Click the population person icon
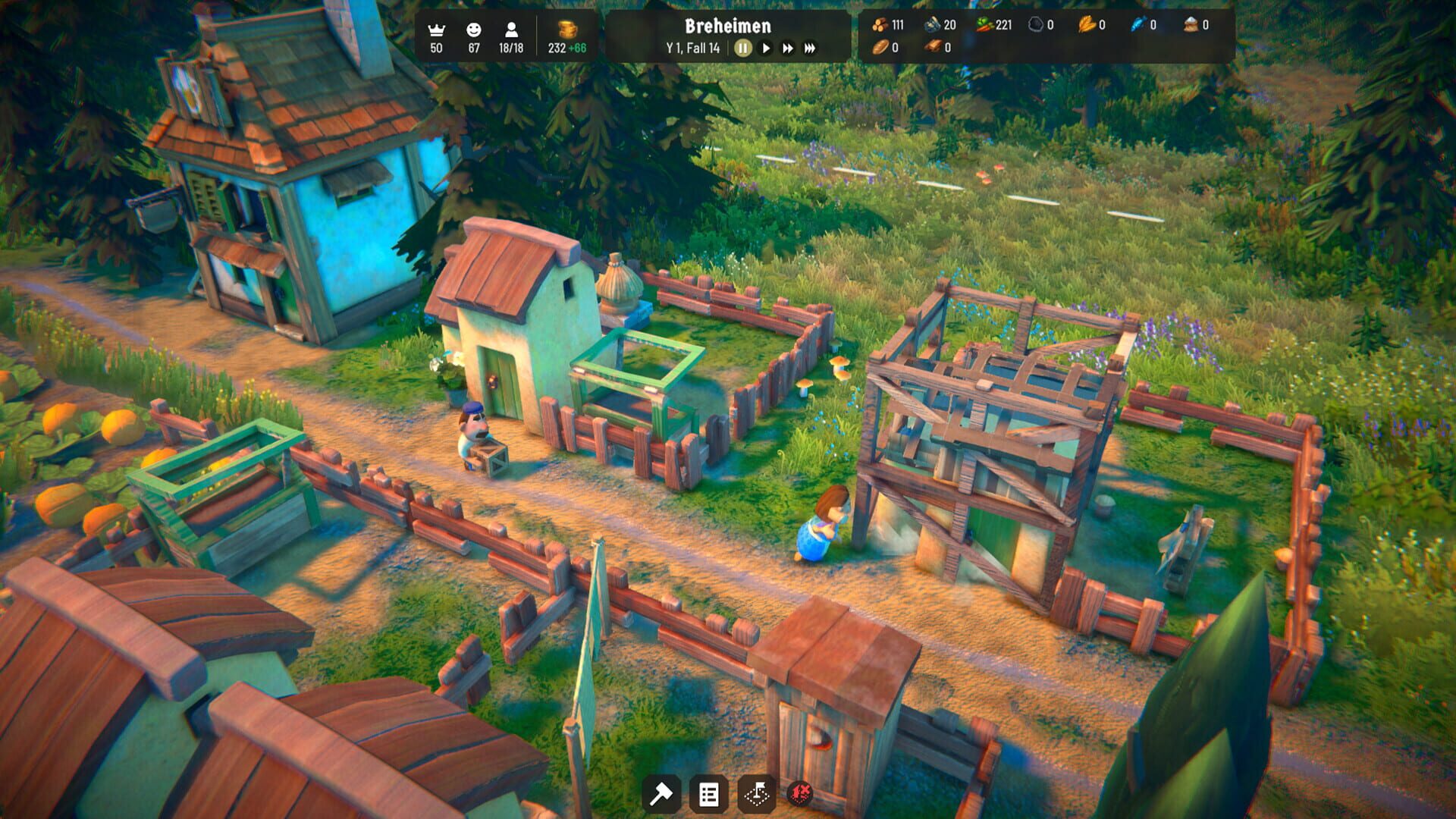This screenshot has height=819, width=1456. (x=511, y=30)
